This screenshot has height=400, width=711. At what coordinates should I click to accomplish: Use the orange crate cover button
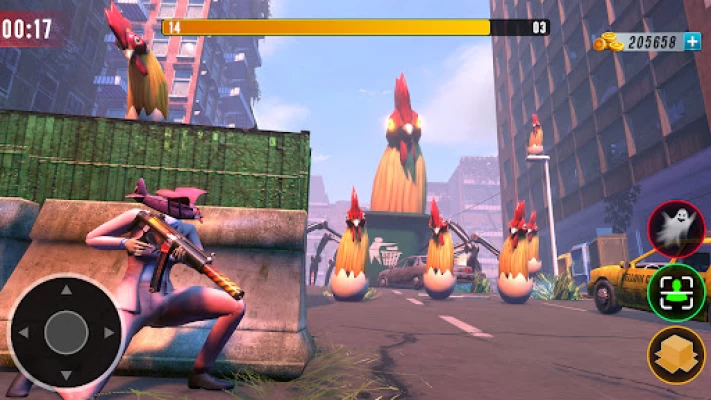pyautogui.click(x=676, y=355)
